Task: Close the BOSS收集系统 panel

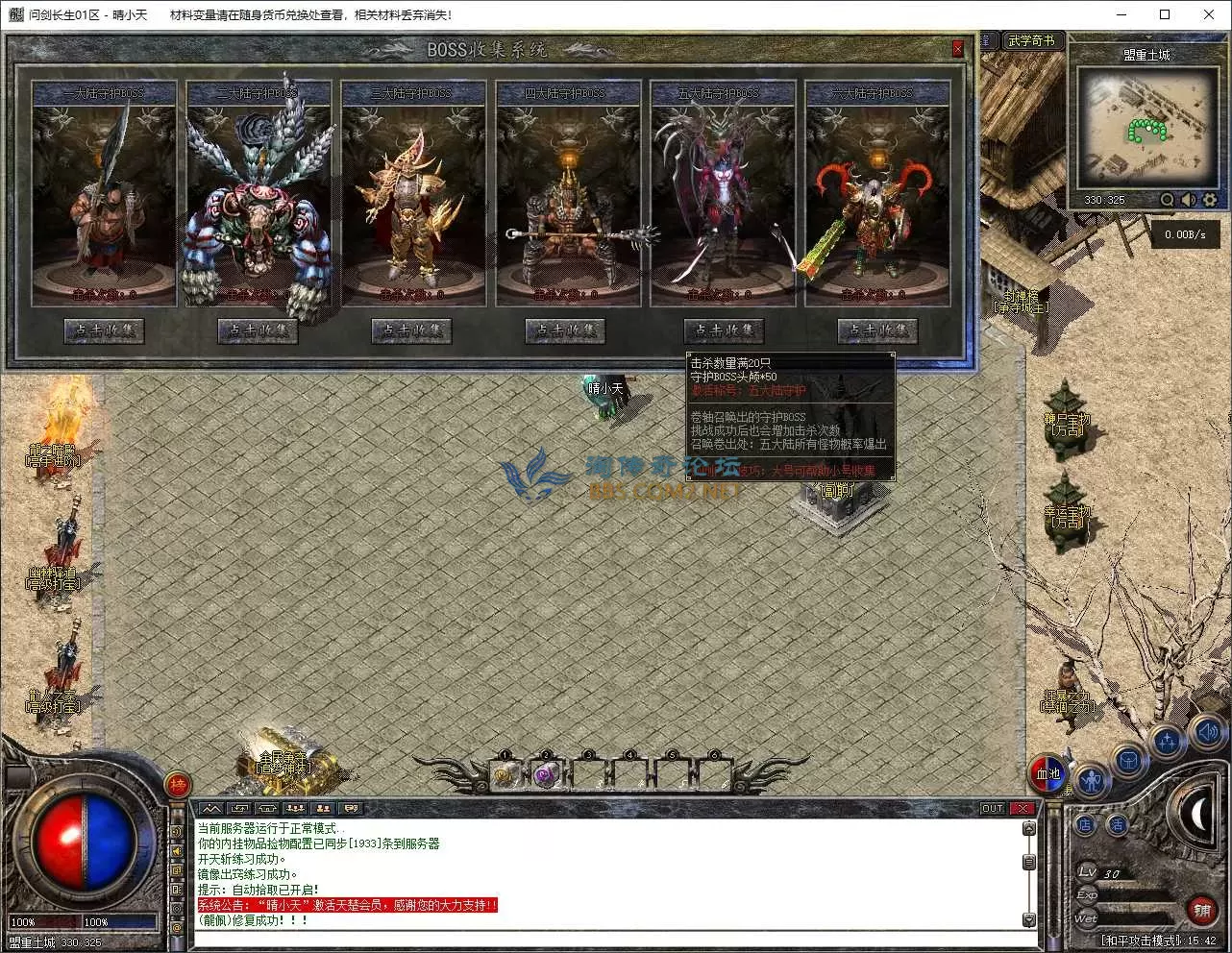Action: [957, 49]
